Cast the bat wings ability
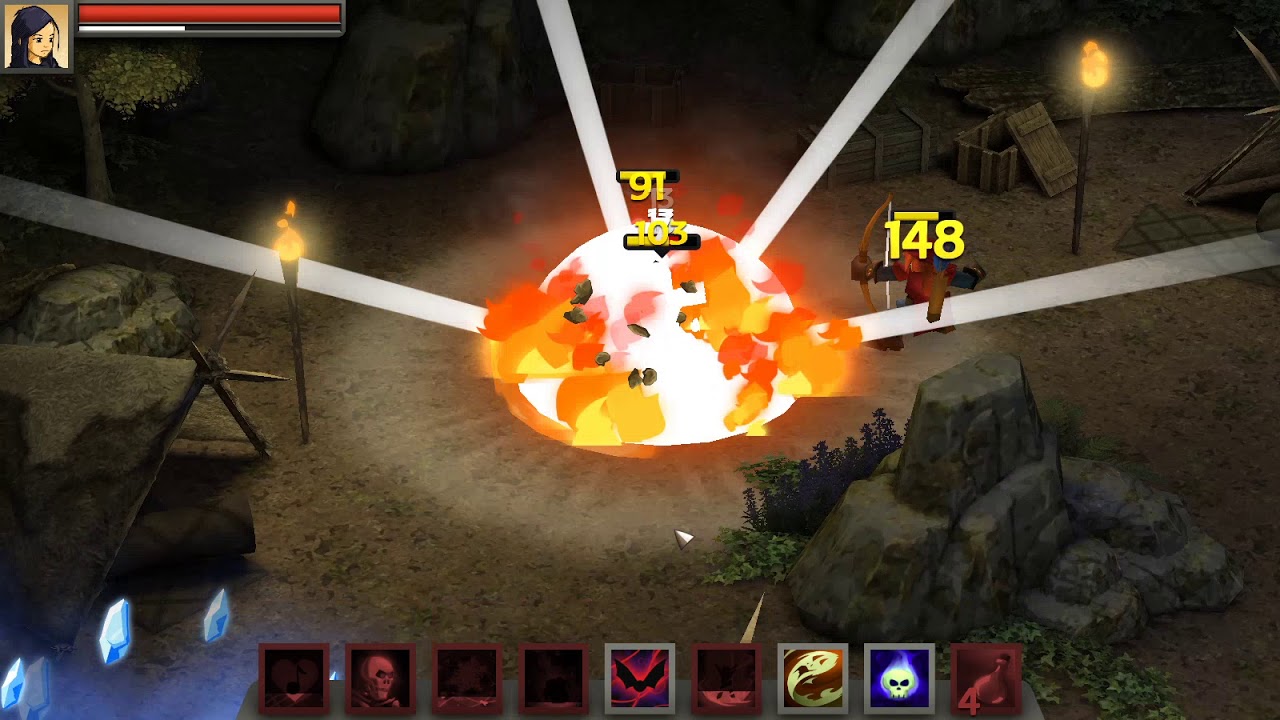The width and height of the screenshot is (1280, 720). 640,678
